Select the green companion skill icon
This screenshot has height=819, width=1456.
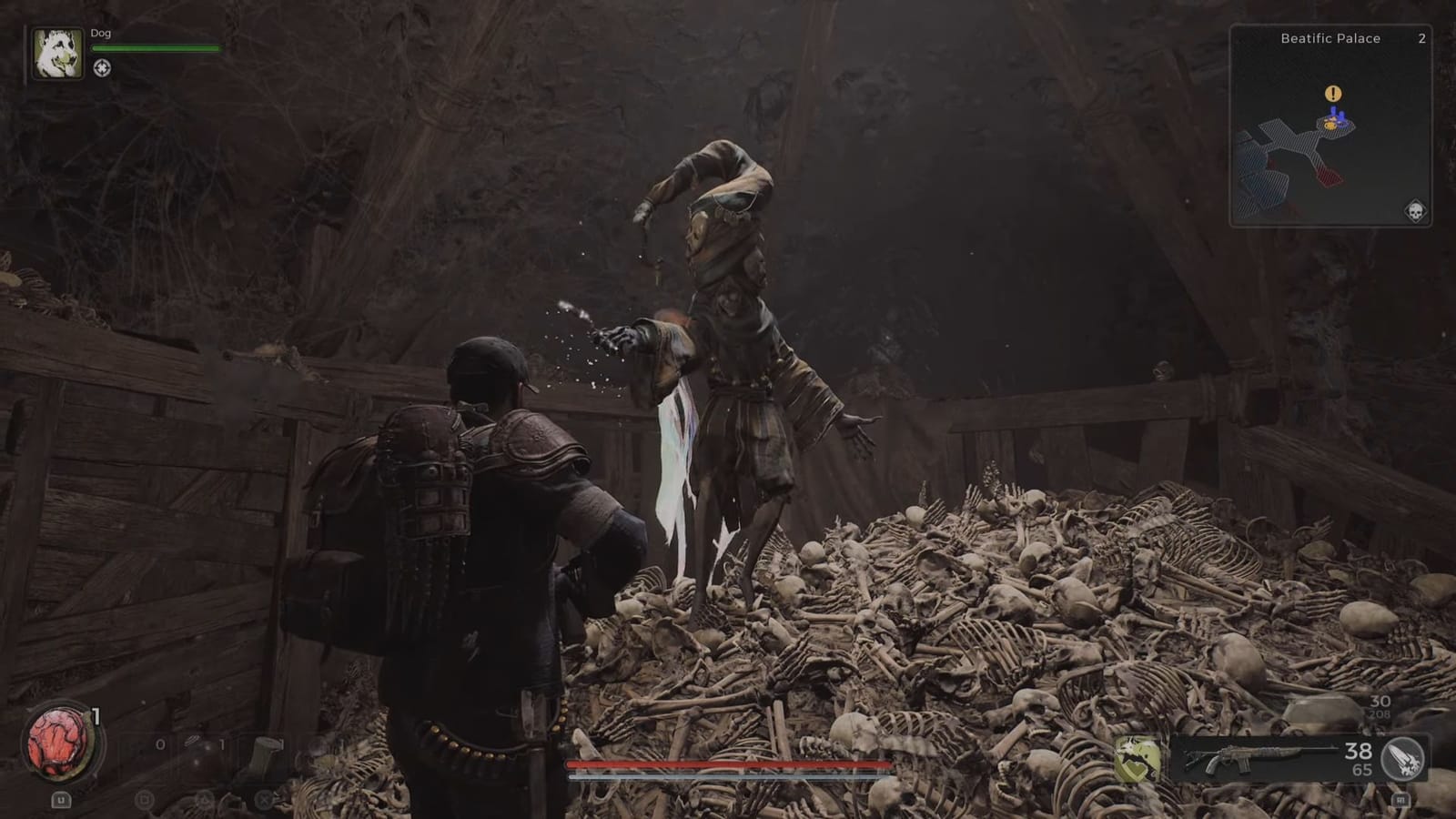pyautogui.click(x=1137, y=757)
